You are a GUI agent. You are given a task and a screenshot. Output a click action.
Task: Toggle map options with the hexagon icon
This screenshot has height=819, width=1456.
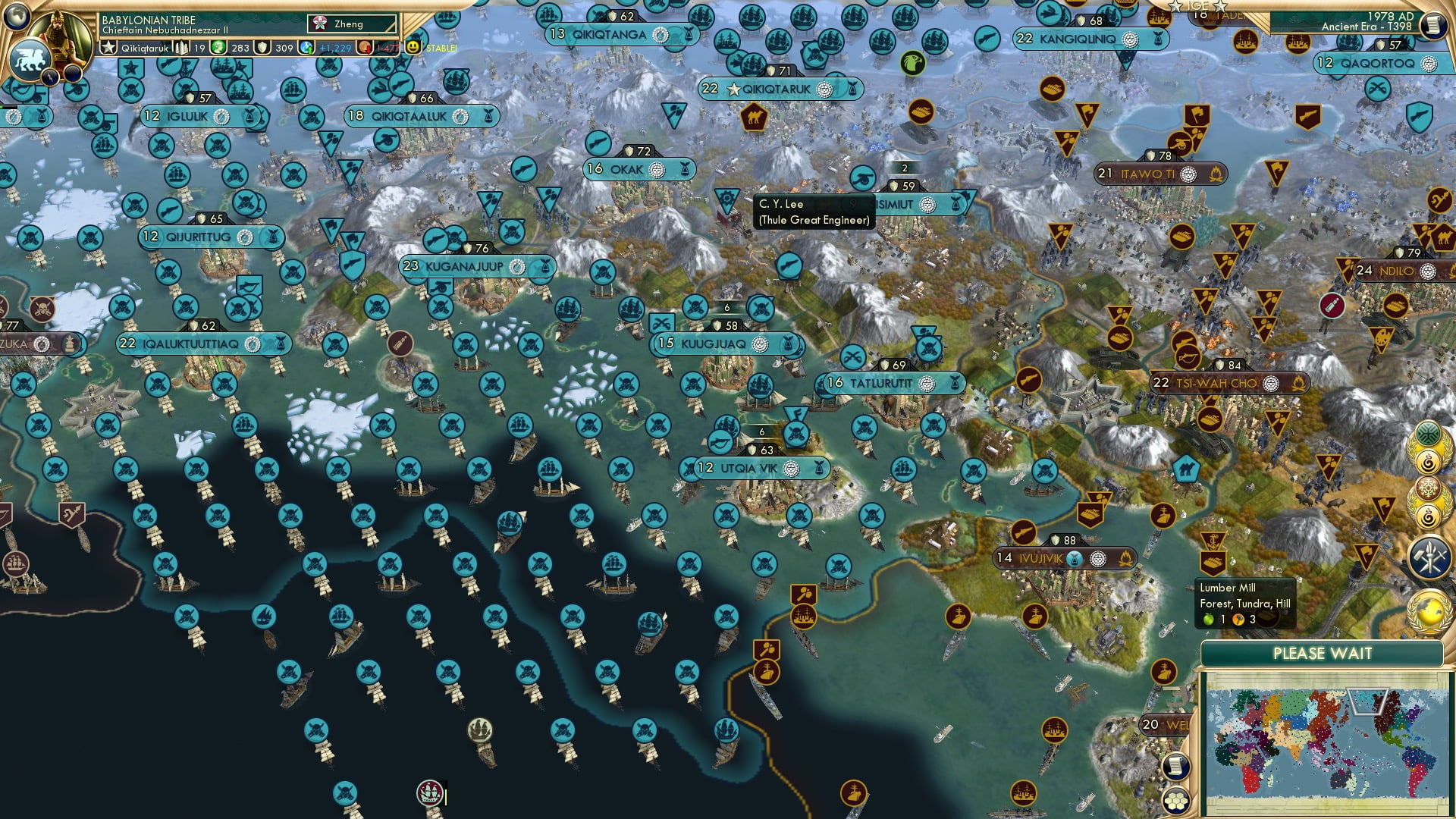tap(1176, 801)
